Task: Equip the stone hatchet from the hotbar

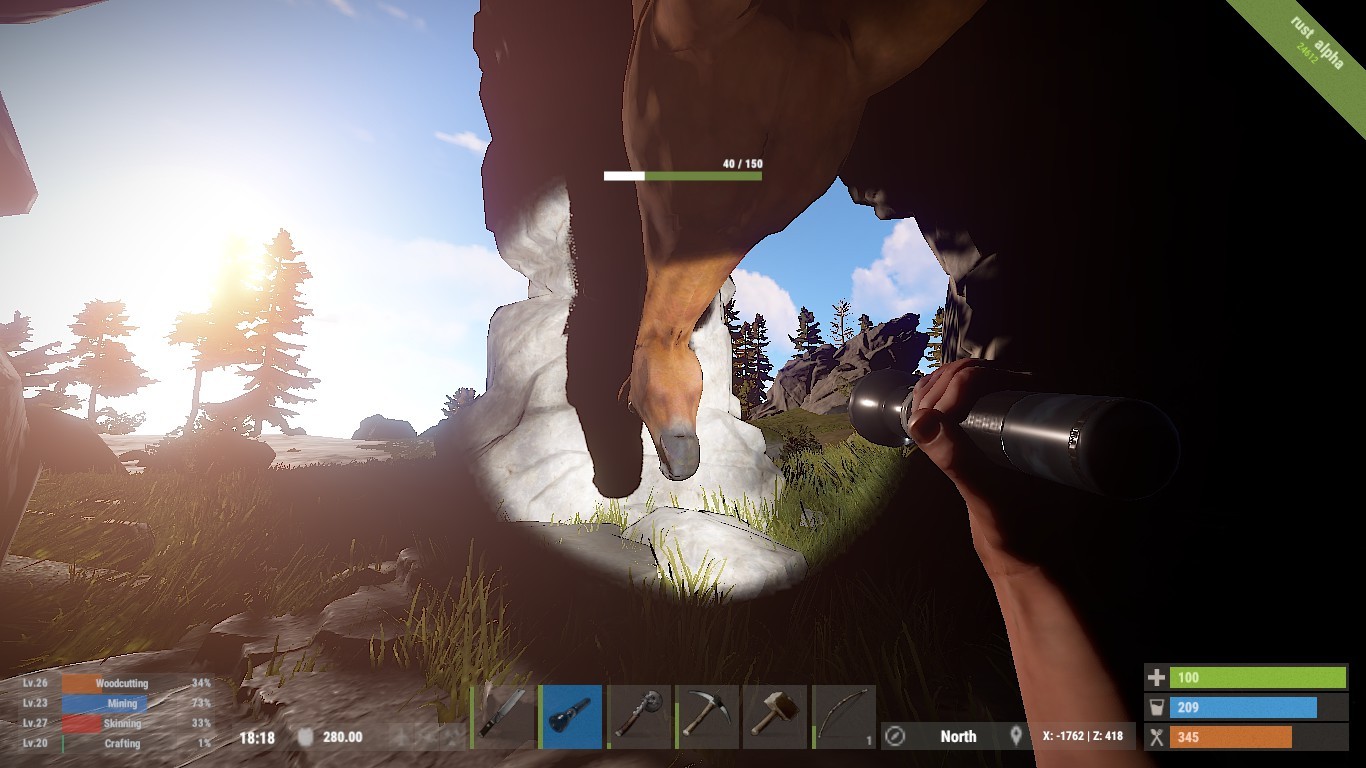Action: [x=639, y=716]
